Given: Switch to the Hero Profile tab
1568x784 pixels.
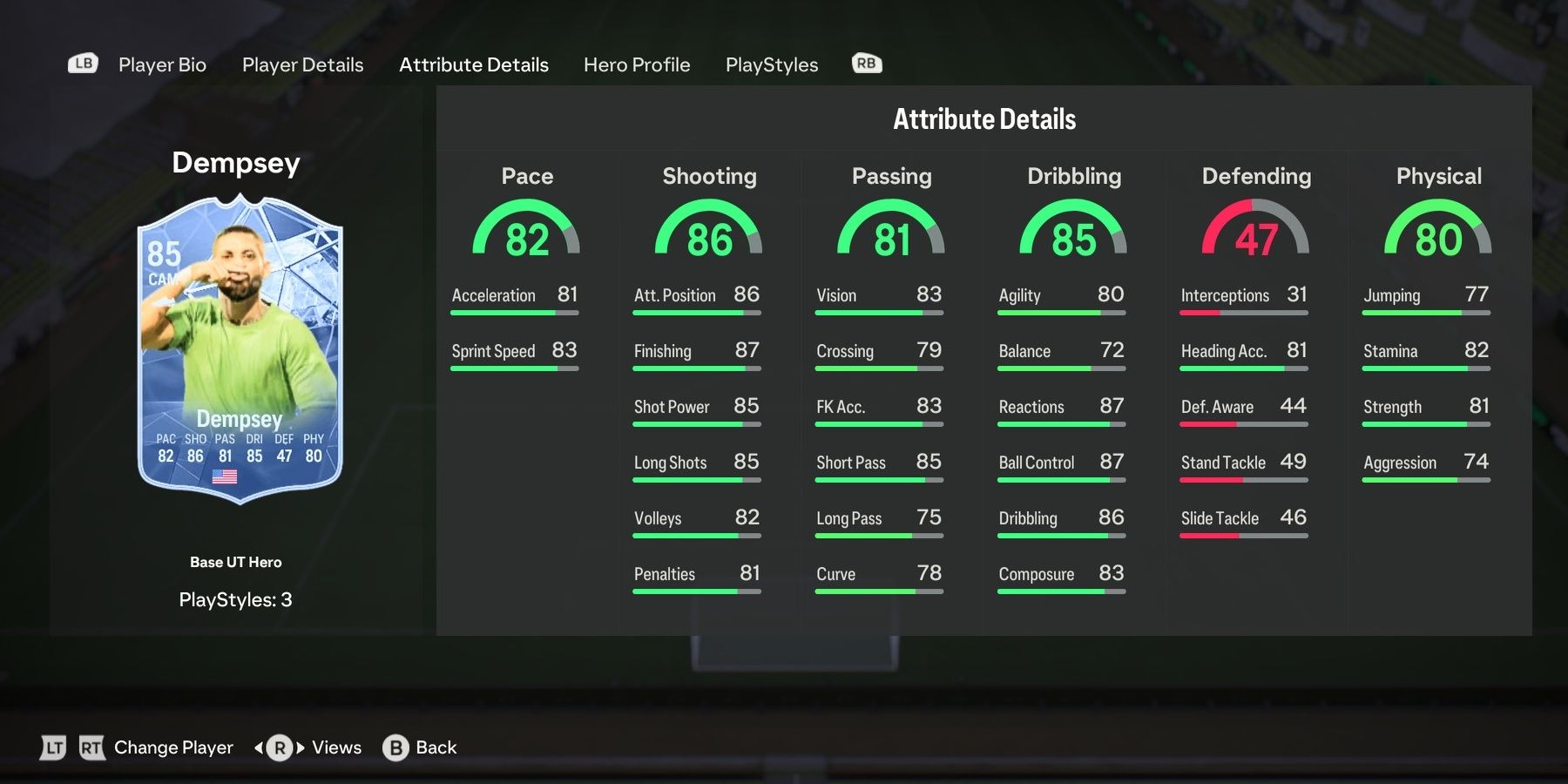Looking at the screenshot, I should click(637, 64).
